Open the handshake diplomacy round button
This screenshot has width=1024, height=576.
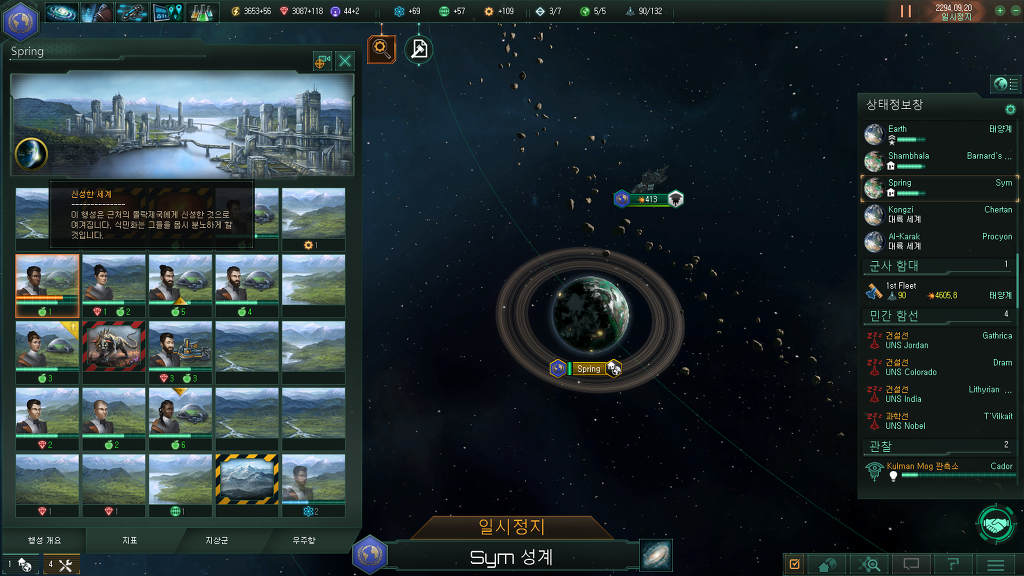pos(995,523)
